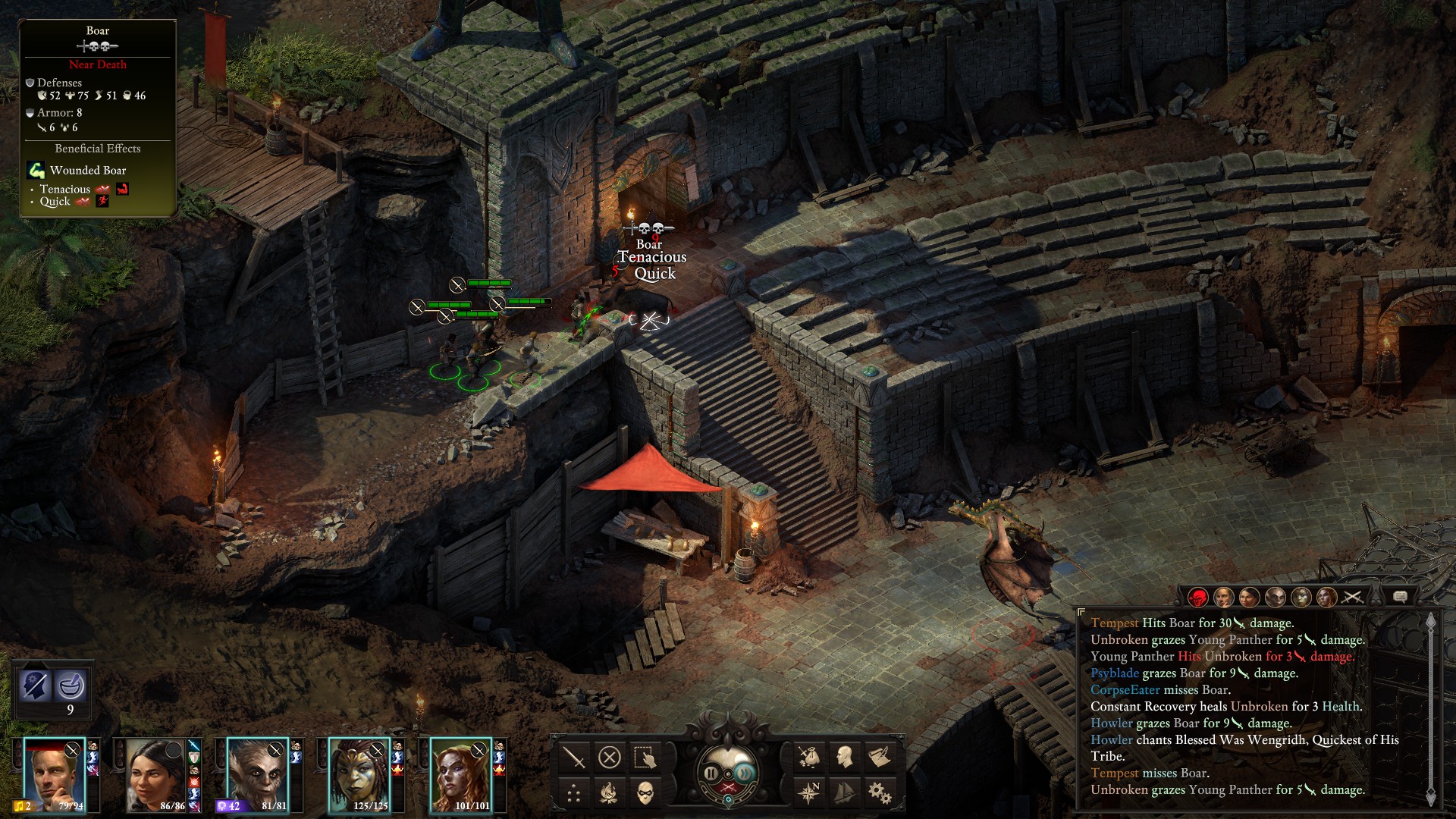
Task: Click the campfire rest button
Action: (610, 793)
